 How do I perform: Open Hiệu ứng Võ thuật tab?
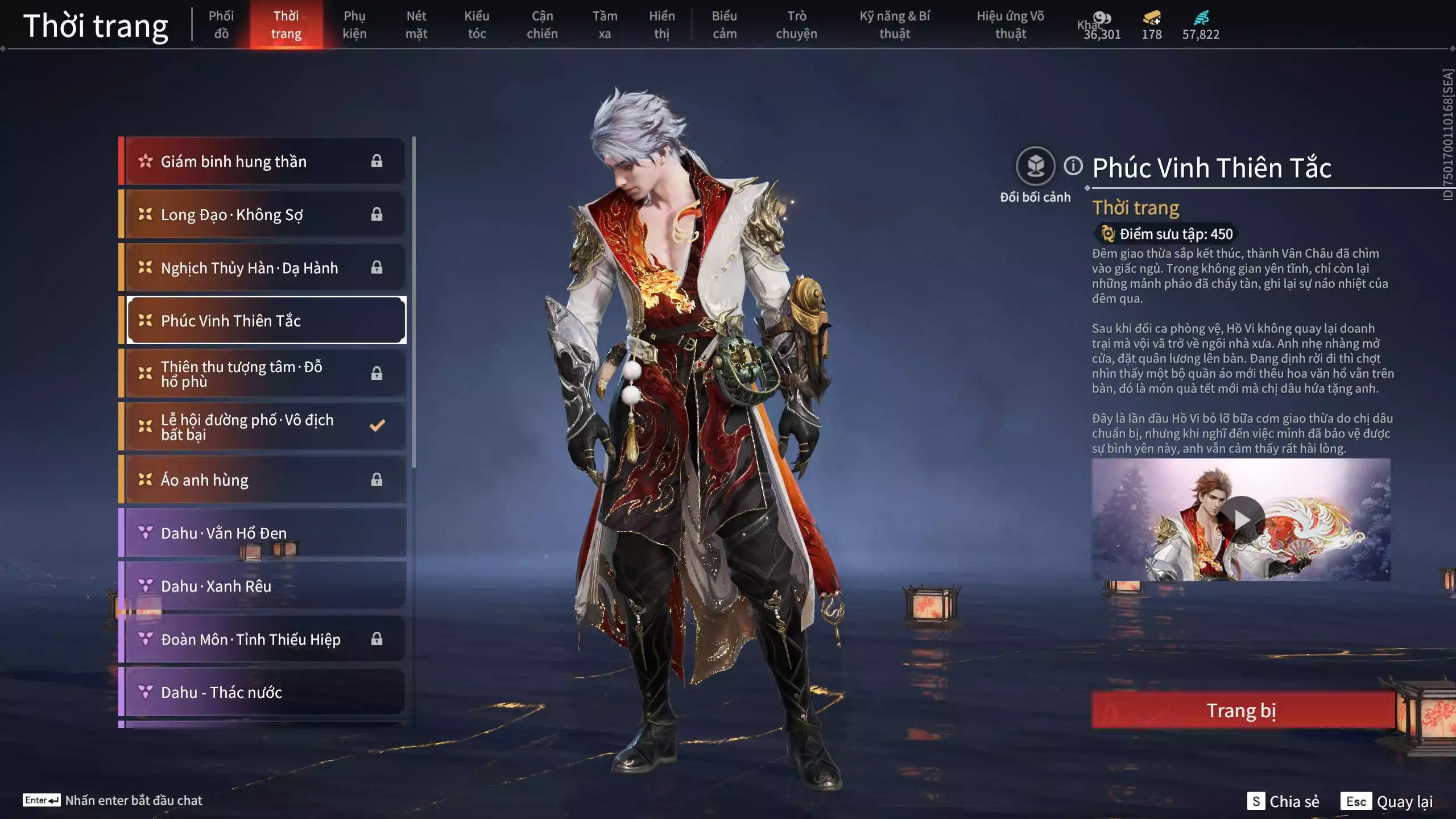coord(1010,24)
